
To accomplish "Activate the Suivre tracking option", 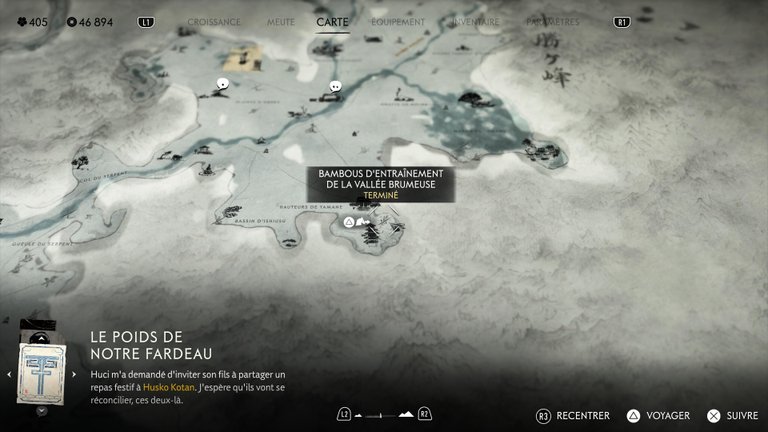I will coord(733,415).
